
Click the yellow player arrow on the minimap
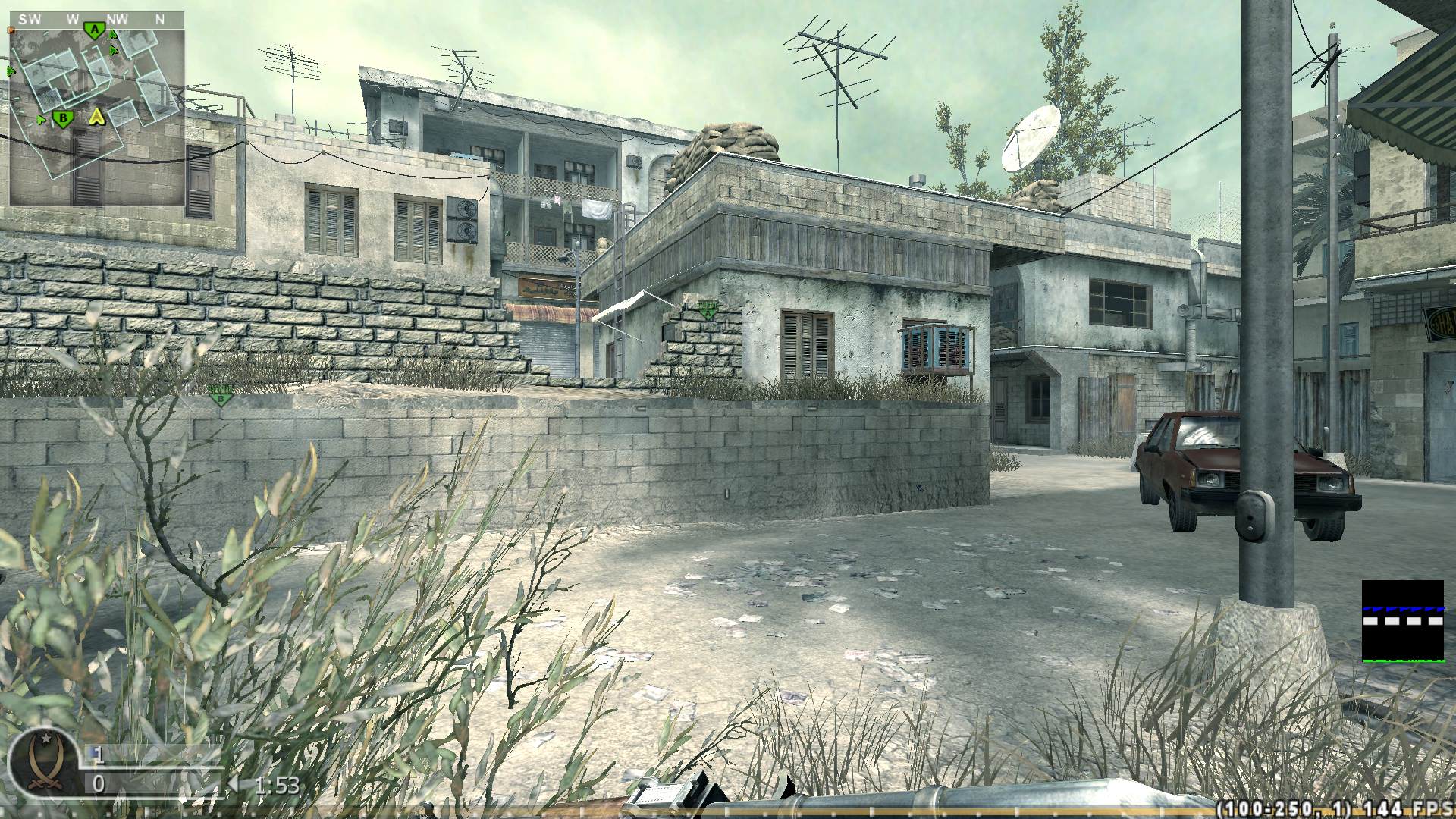tap(97, 118)
